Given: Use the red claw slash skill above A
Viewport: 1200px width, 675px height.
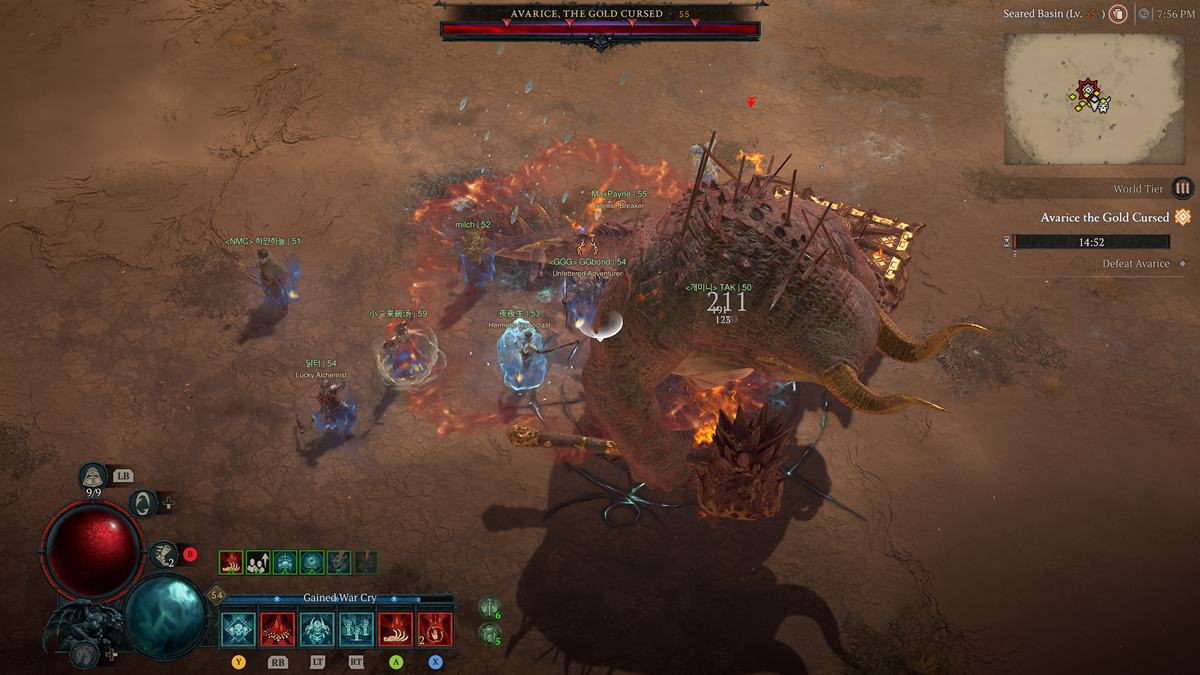Looking at the screenshot, I should [395, 629].
